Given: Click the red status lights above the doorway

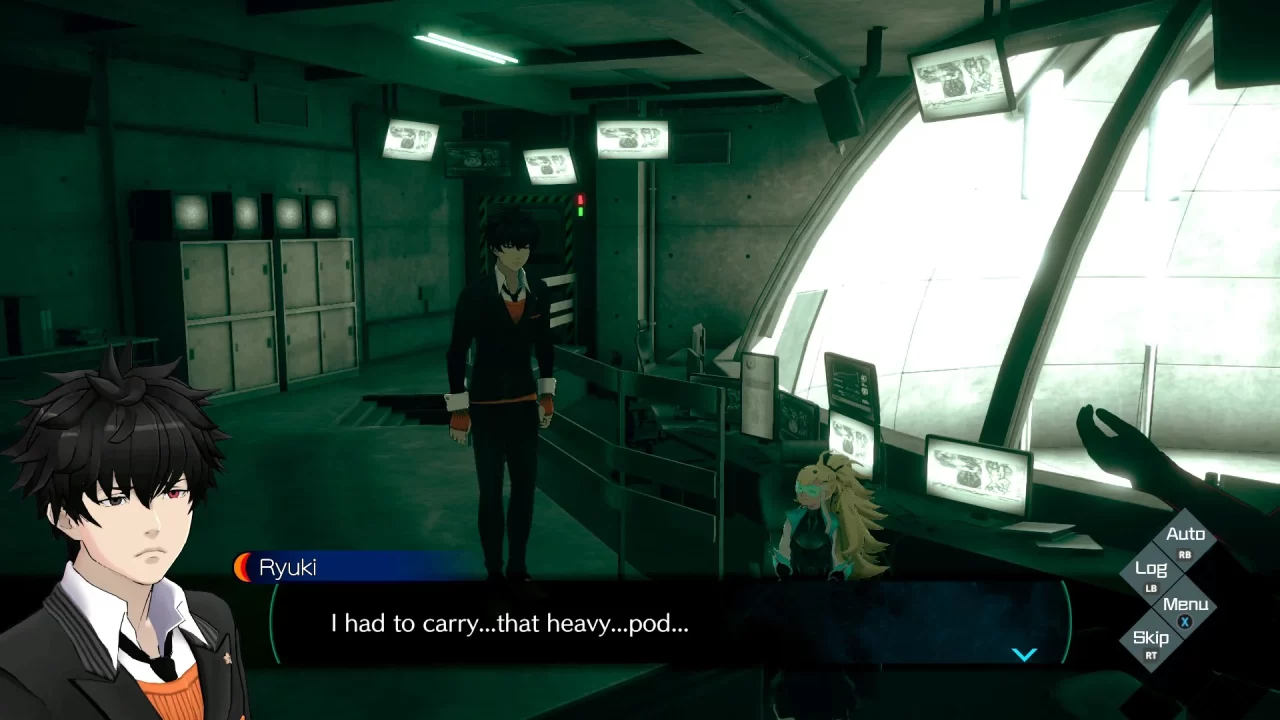Looking at the screenshot, I should pyautogui.click(x=578, y=200).
